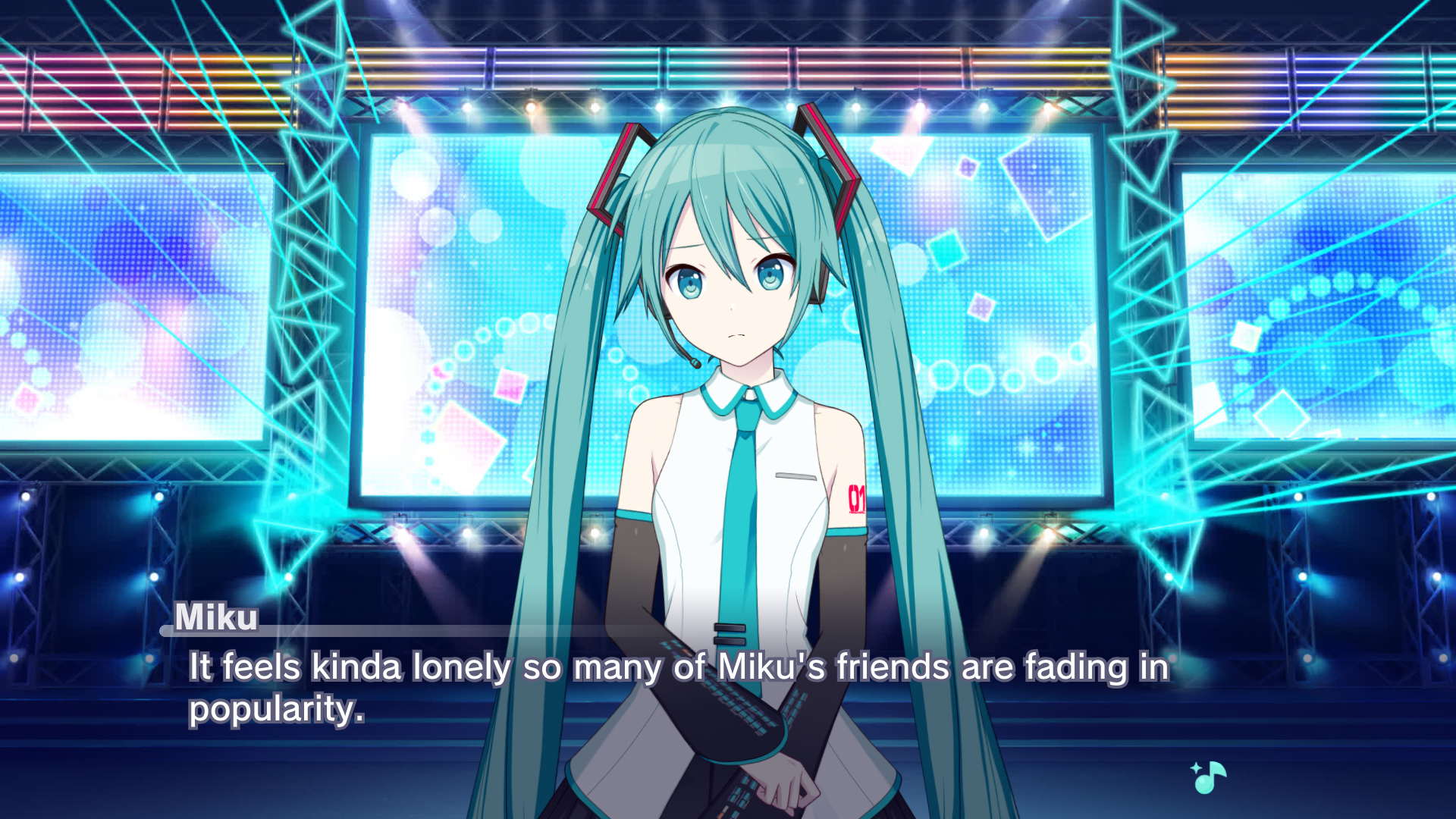Advance dialogue with the music note icon

(x=1209, y=777)
